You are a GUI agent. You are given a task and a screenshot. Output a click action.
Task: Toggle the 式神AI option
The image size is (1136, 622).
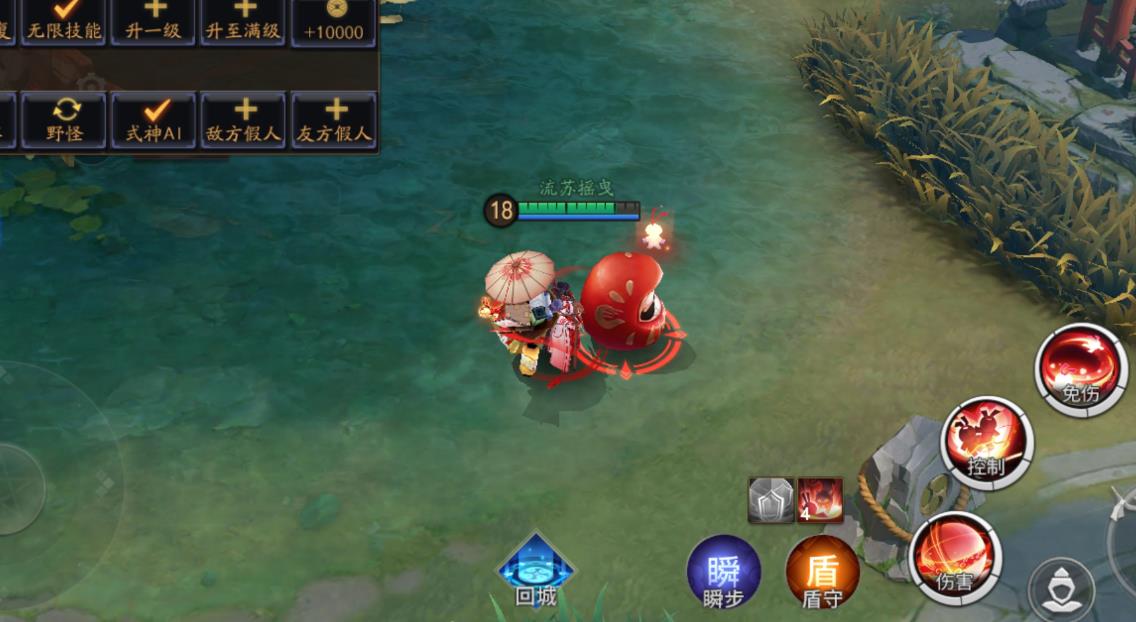coord(153,121)
